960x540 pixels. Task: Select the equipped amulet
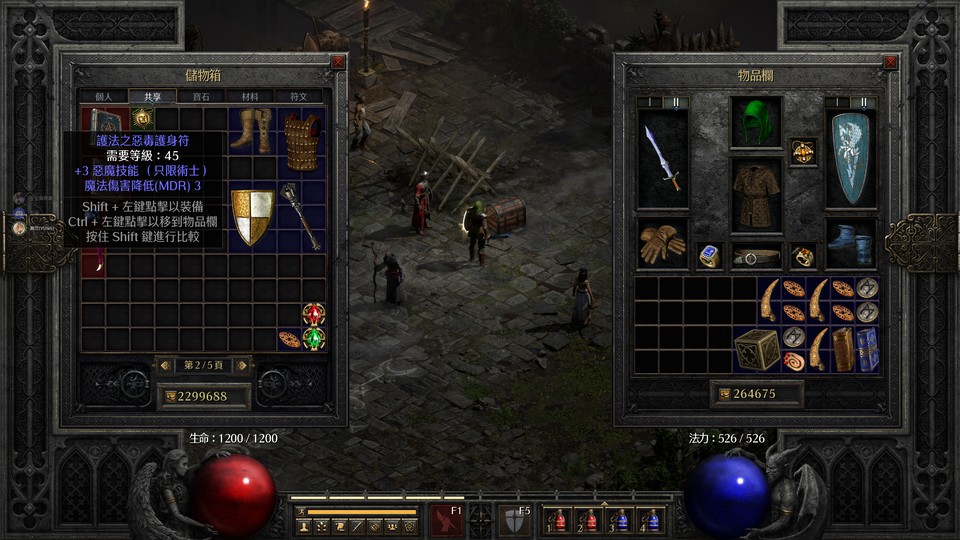[x=803, y=152]
